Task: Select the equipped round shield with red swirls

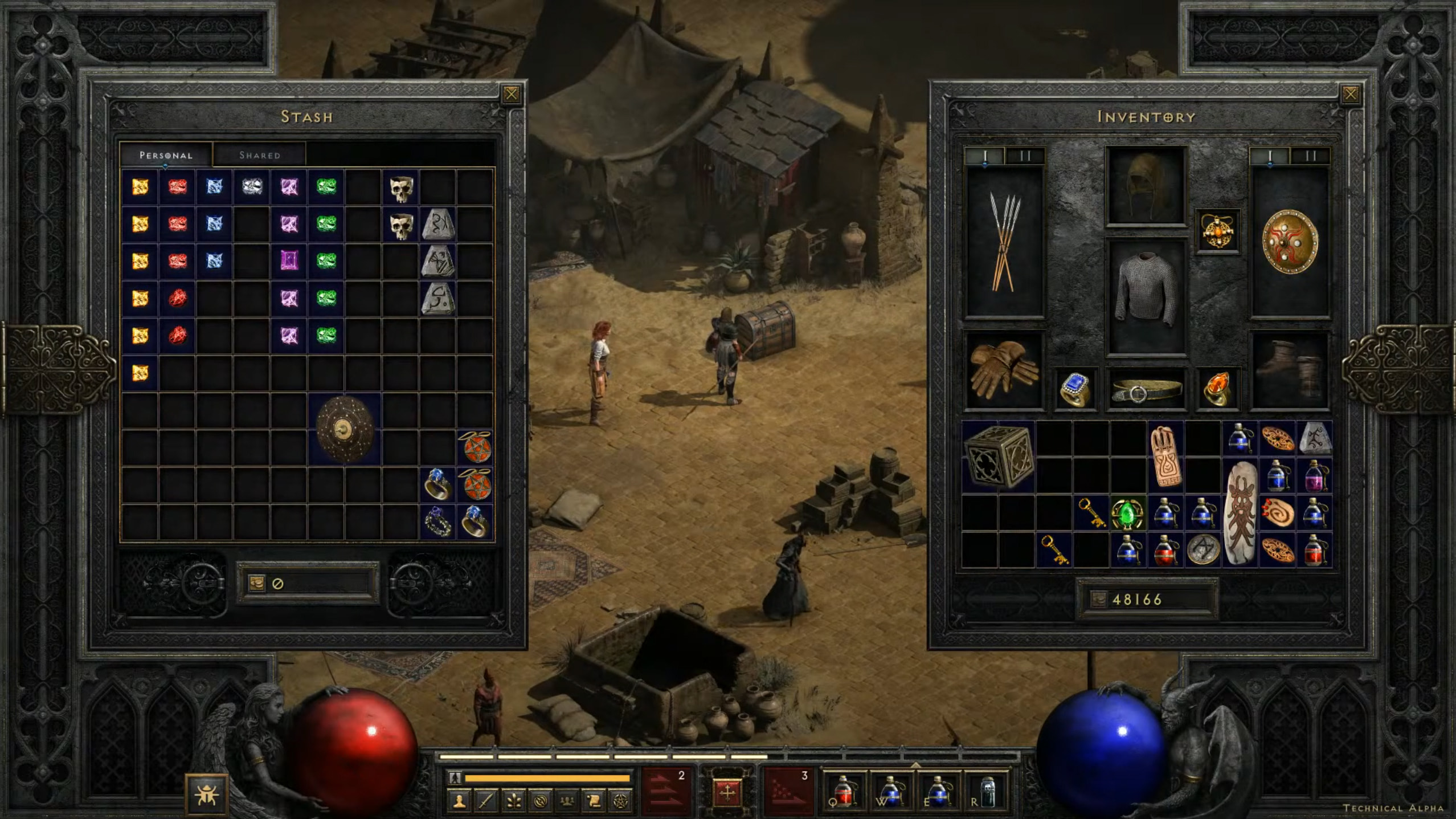Action: (1290, 242)
